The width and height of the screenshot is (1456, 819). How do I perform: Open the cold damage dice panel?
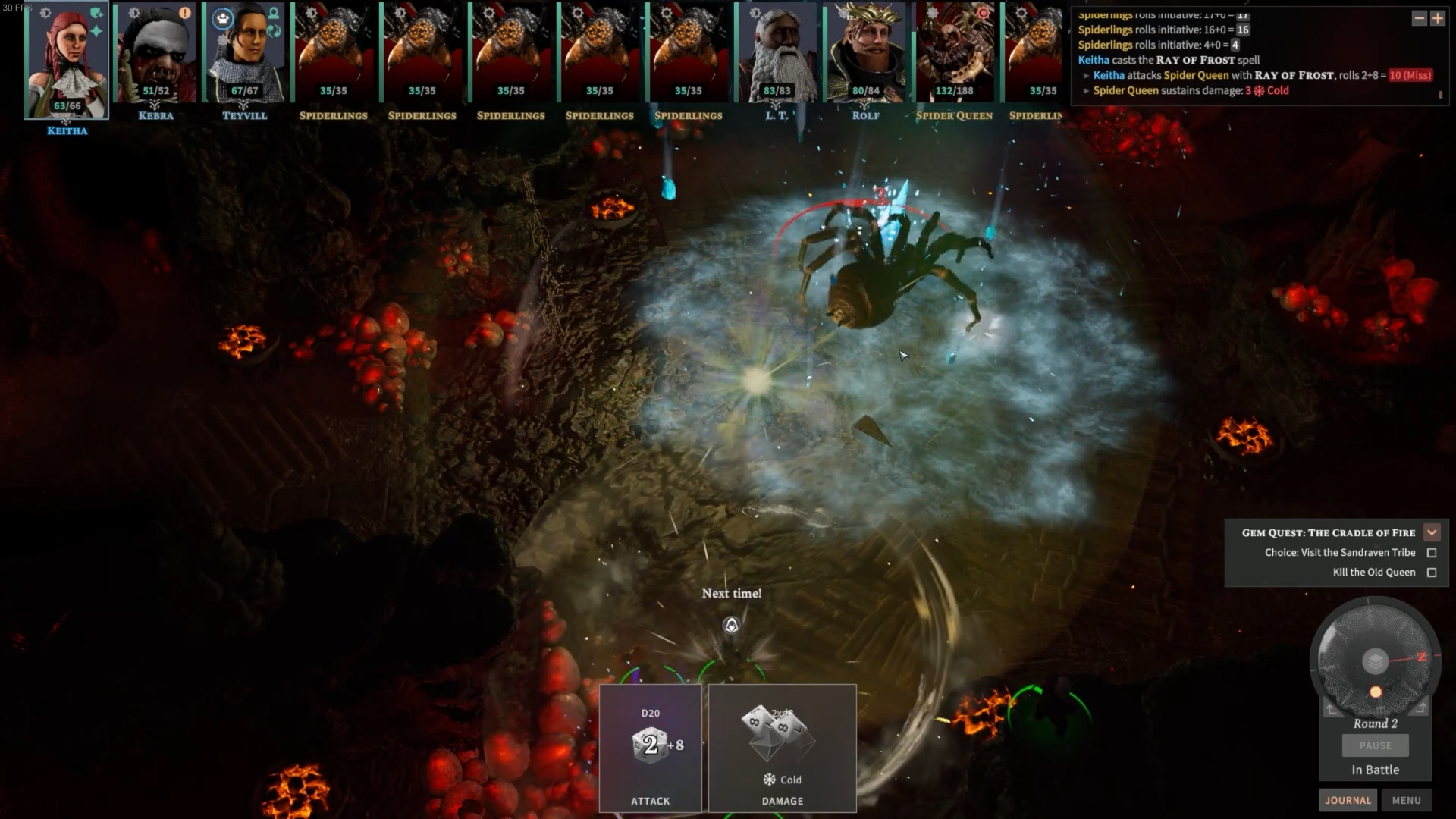coord(782,748)
